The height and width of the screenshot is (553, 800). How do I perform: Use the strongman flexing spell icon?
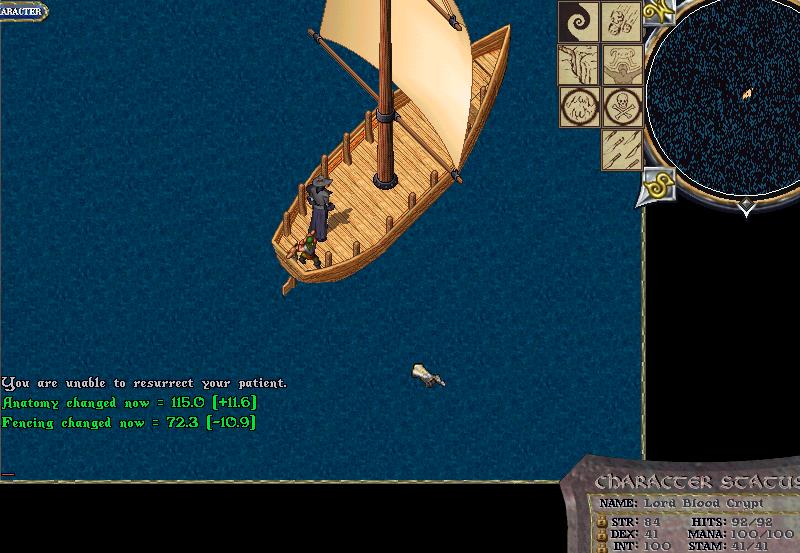pos(622,64)
